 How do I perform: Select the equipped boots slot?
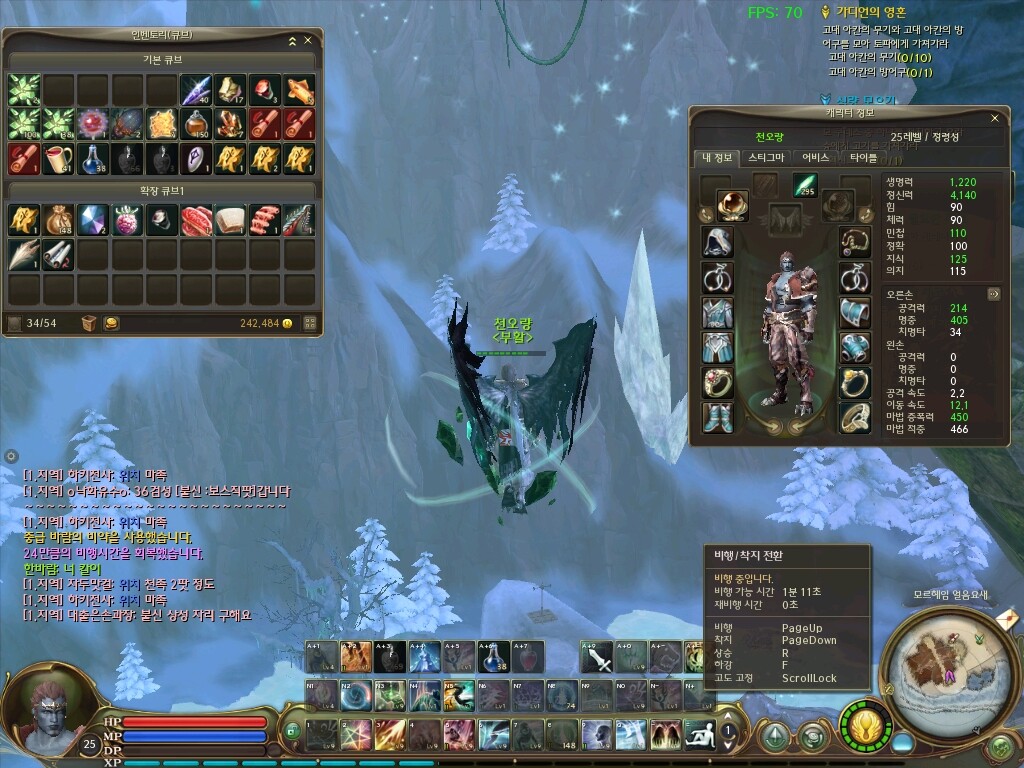point(717,415)
